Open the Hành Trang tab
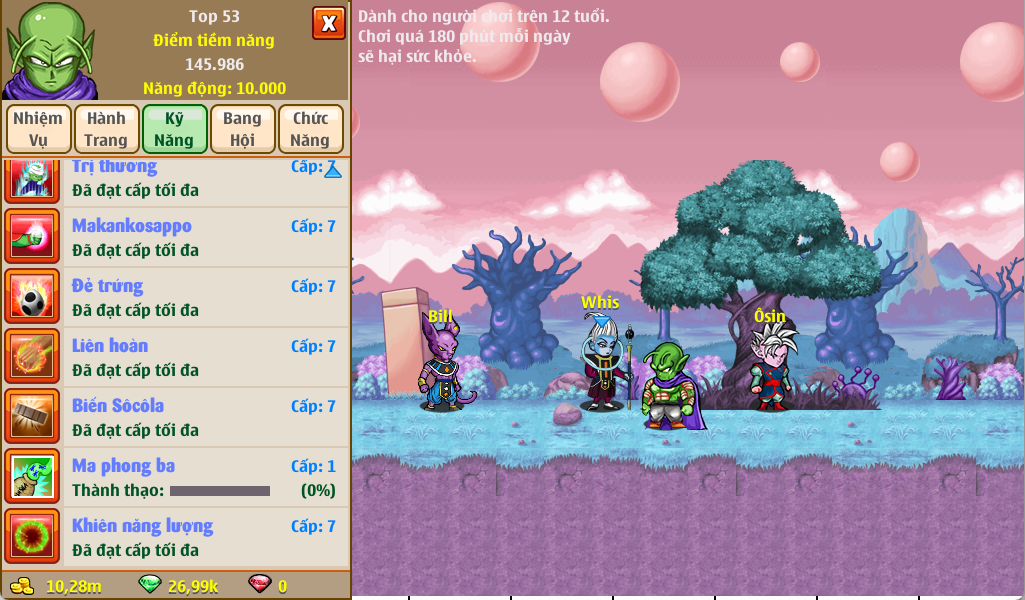Image resolution: width=1025 pixels, height=600 pixels. point(106,129)
